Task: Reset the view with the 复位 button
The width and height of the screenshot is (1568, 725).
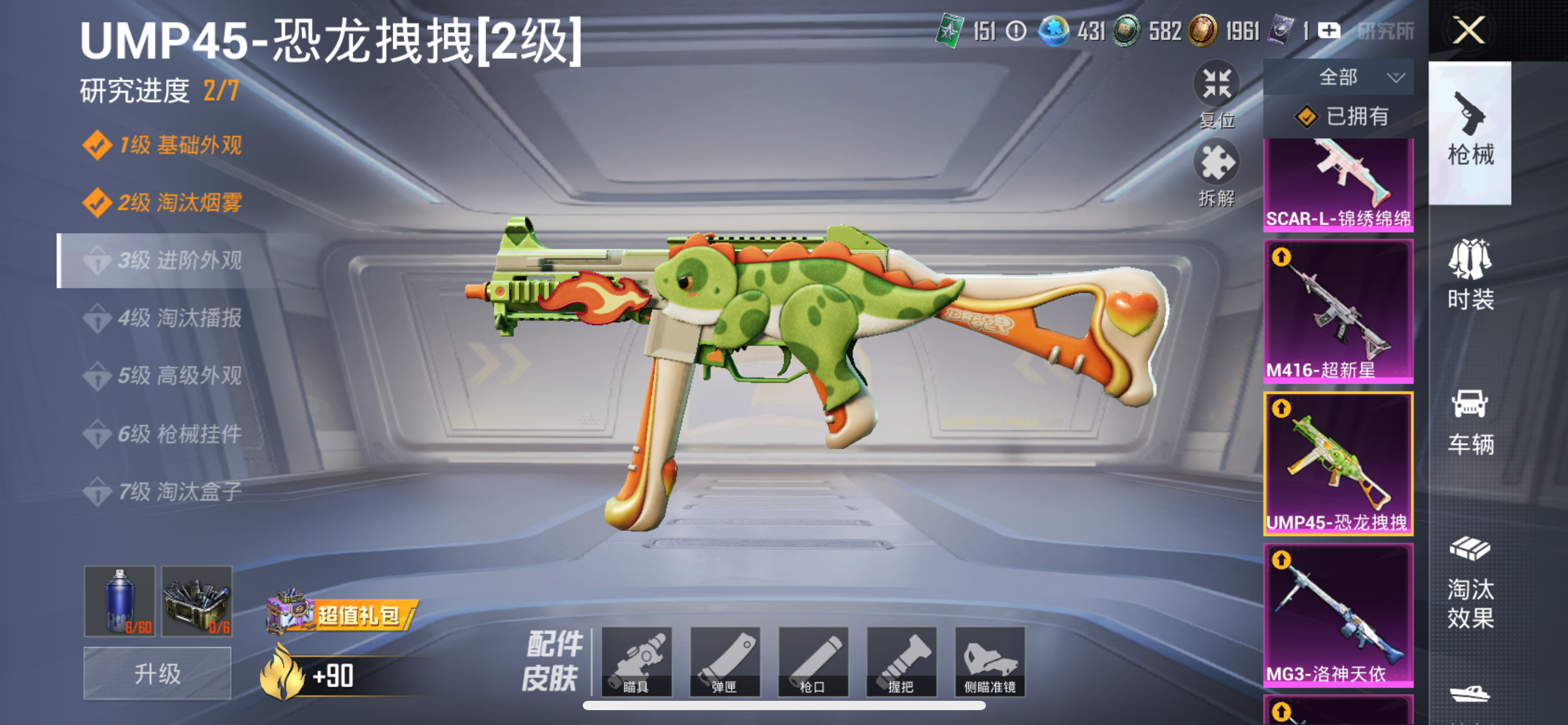Action: pyautogui.click(x=1216, y=93)
